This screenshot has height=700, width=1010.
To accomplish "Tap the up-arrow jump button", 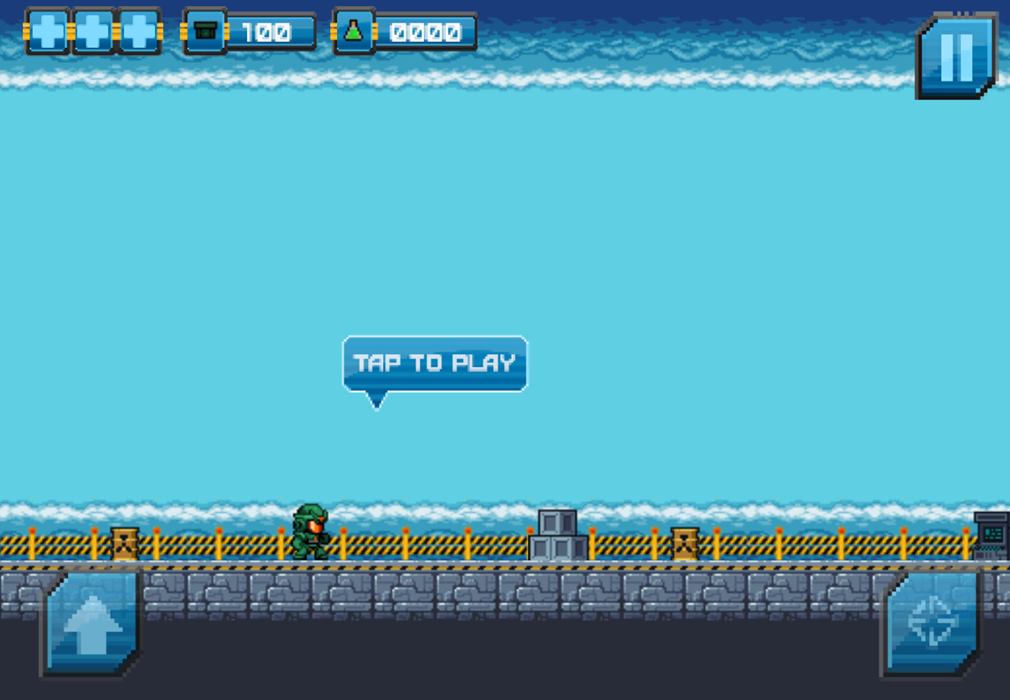I will [92, 626].
